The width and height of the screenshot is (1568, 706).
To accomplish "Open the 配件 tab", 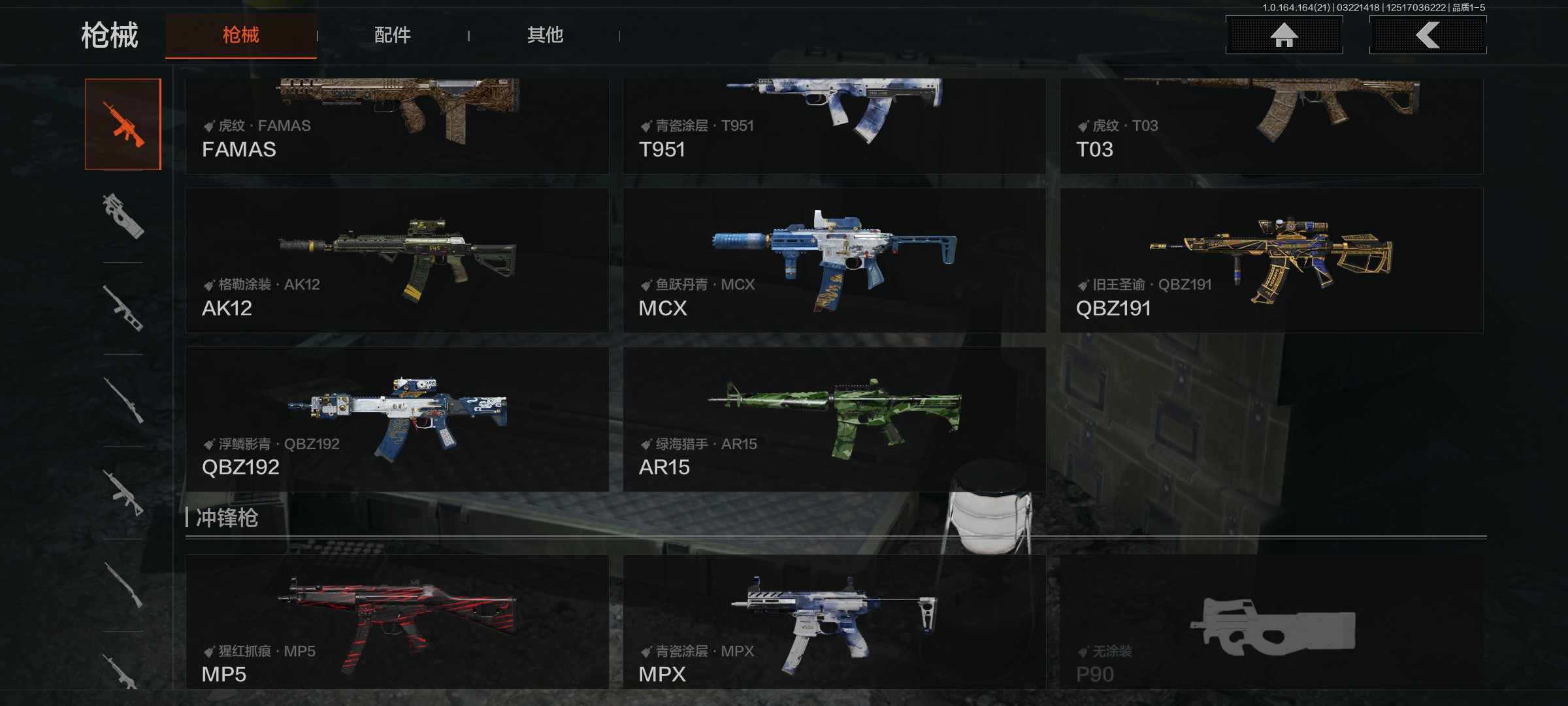I will (x=392, y=35).
